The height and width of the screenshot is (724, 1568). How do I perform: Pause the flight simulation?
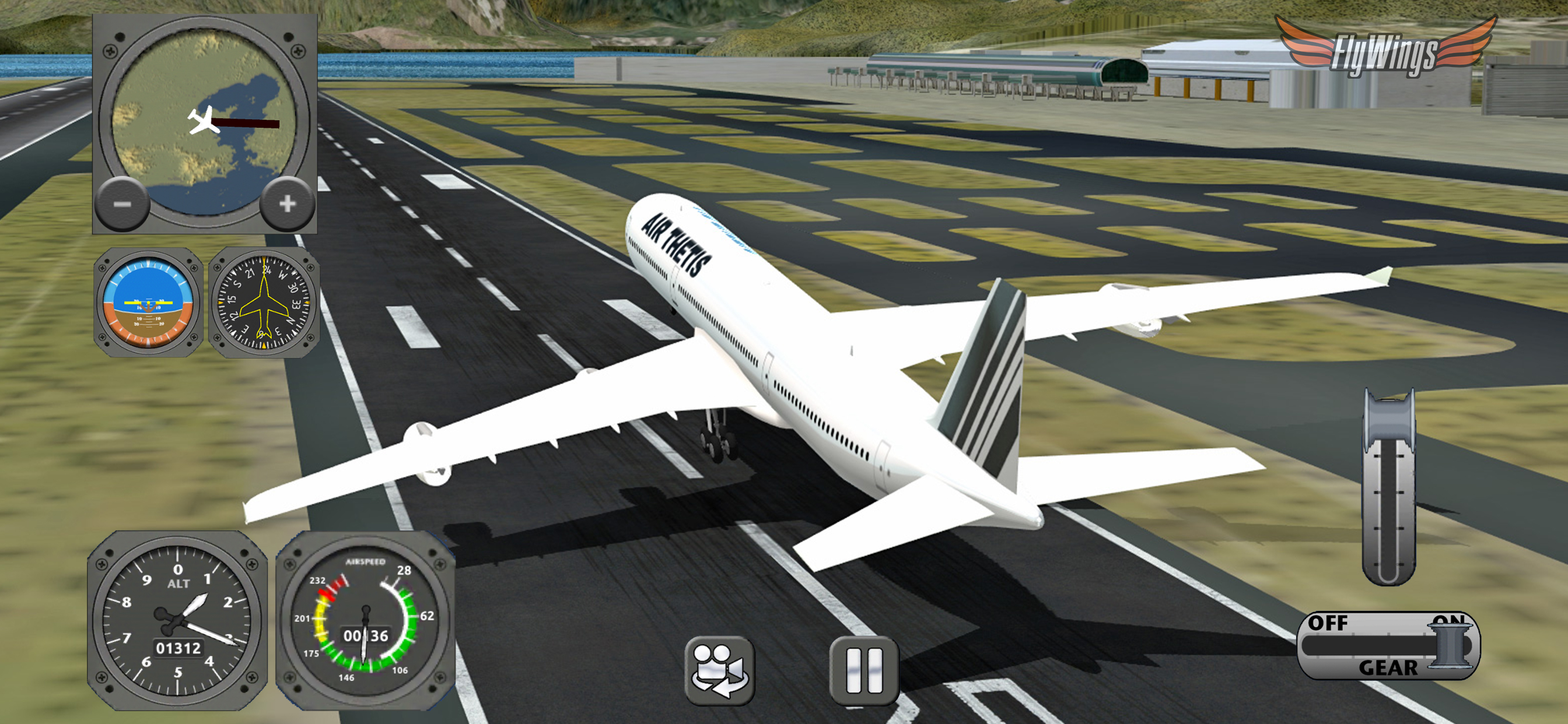[864, 670]
